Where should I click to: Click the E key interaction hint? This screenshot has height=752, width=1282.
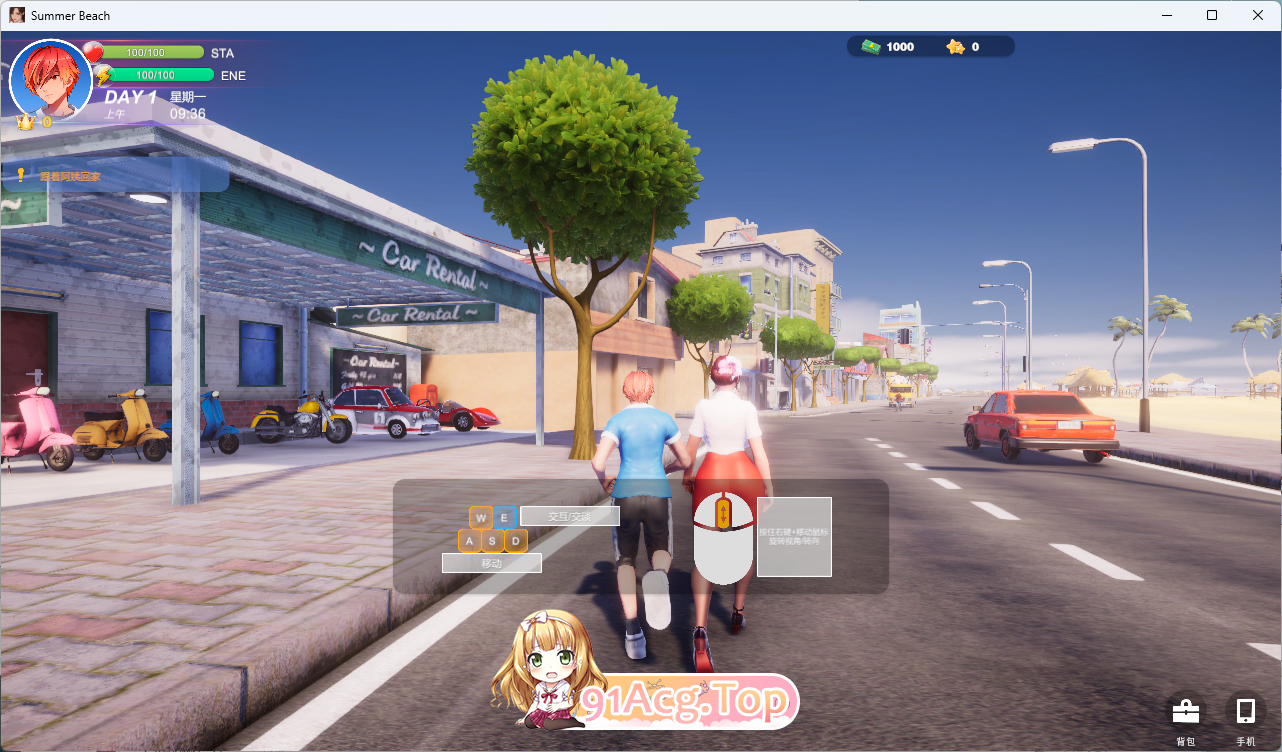click(x=504, y=517)
